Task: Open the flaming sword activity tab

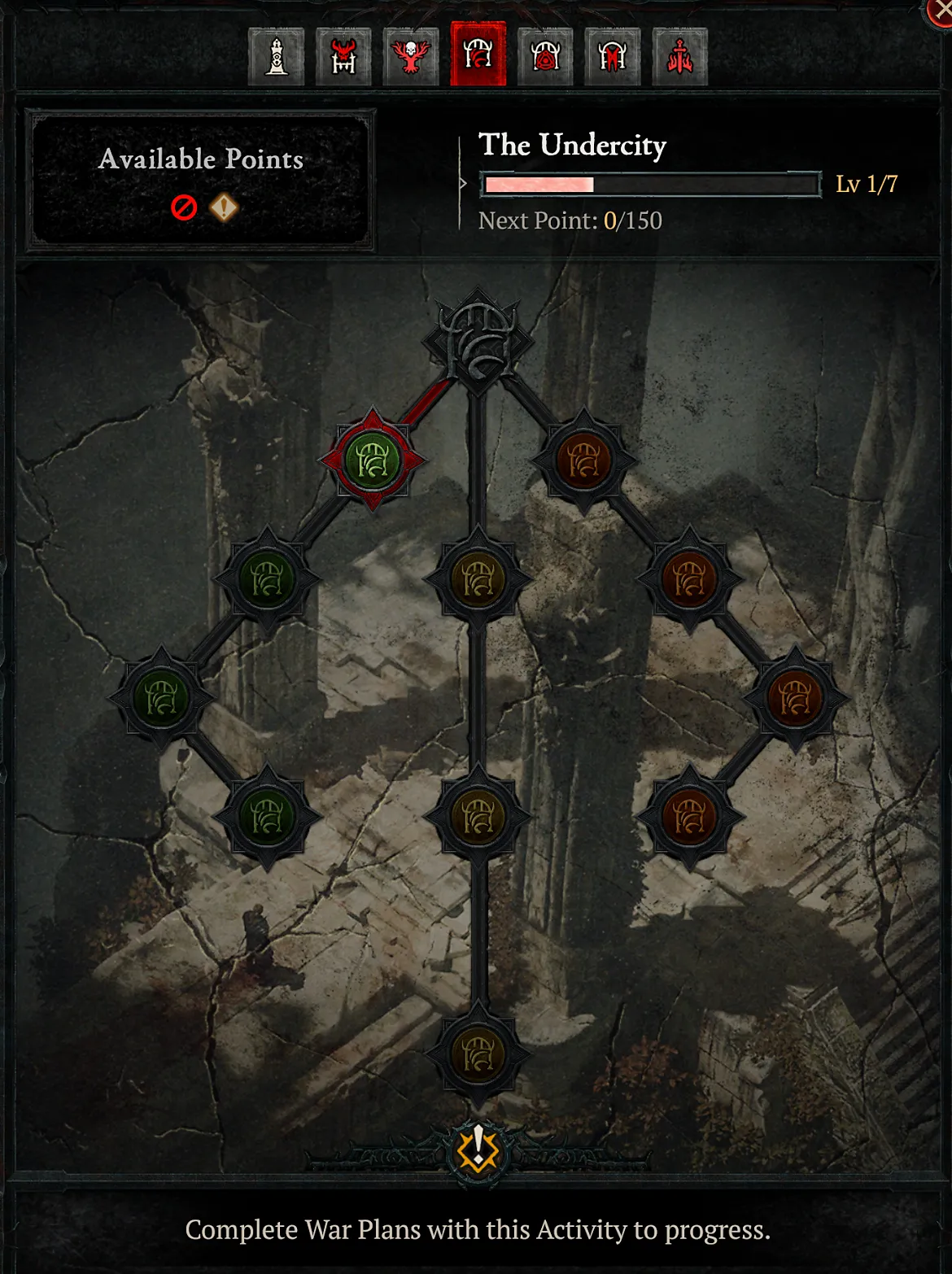Action: click(x=680, y=57)
